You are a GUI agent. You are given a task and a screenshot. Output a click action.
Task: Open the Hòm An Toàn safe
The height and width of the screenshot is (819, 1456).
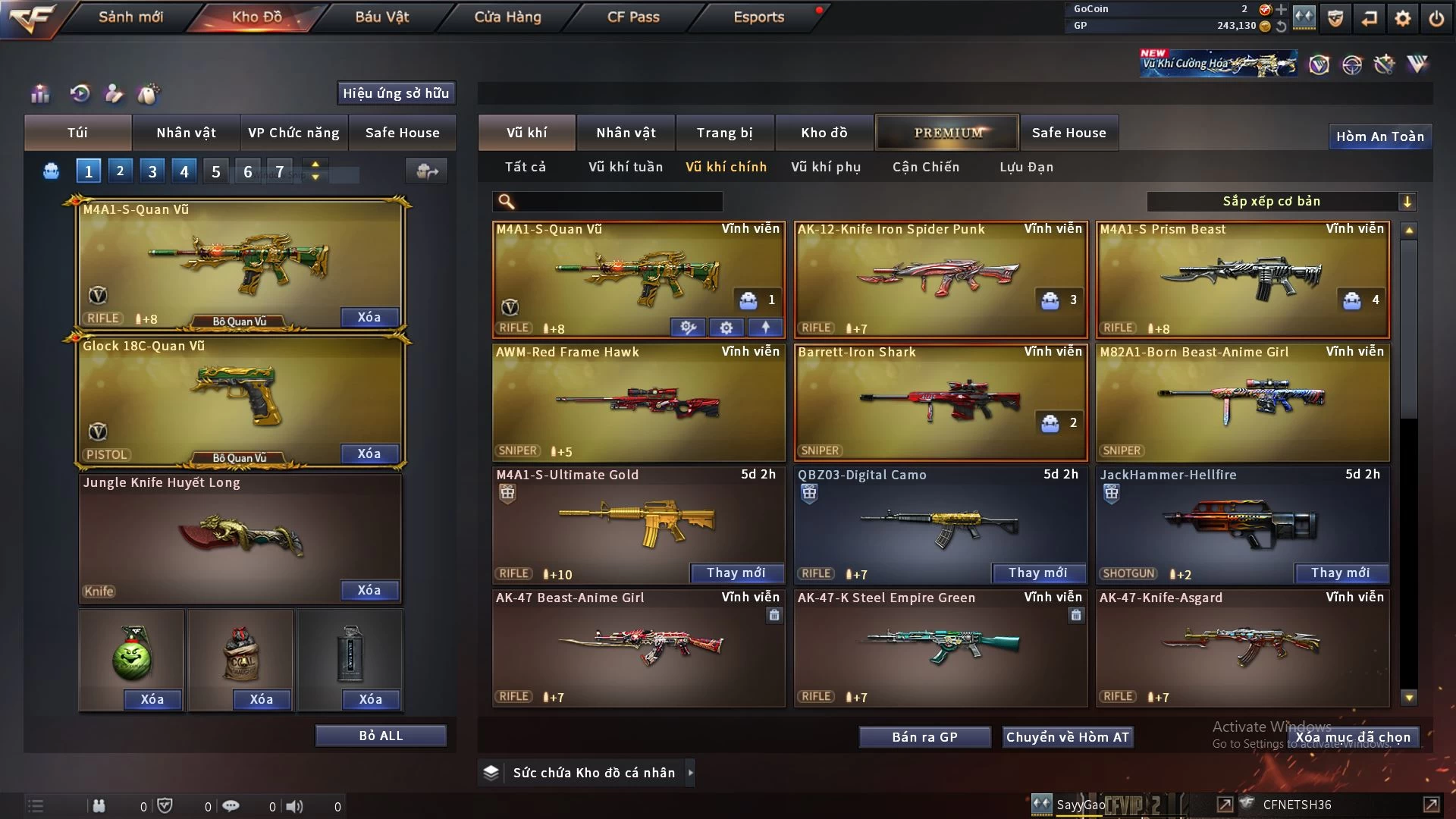point(1379,136)
